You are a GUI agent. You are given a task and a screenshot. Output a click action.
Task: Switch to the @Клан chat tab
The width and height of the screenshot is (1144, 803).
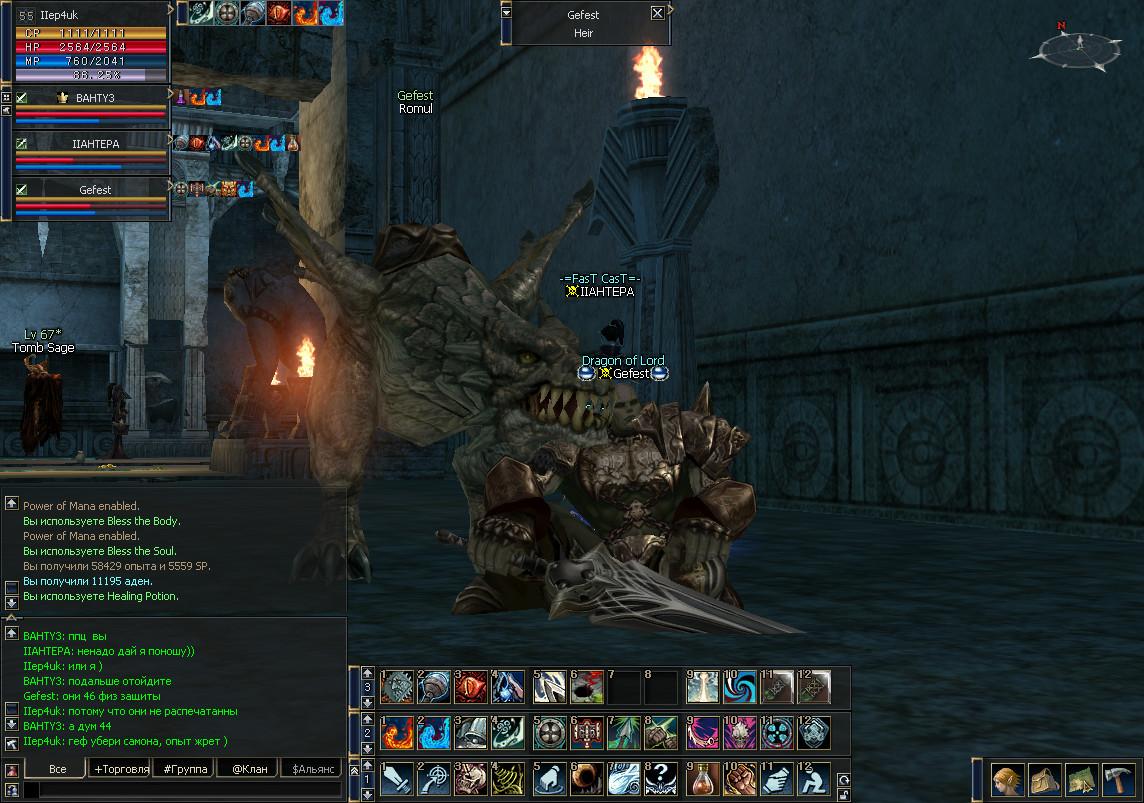click(249, 769)
